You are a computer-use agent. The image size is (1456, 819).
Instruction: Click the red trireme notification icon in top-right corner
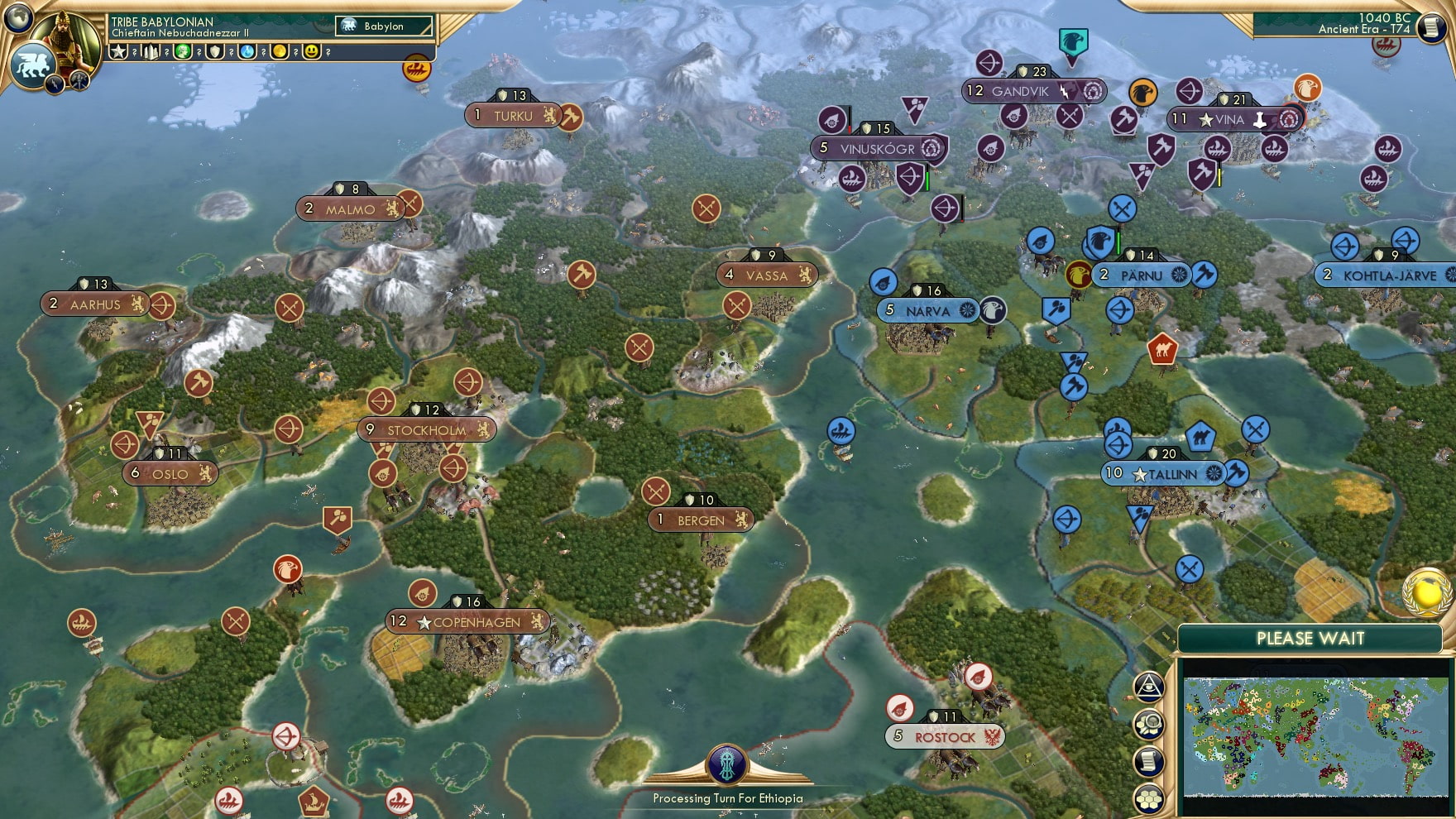[x=1386, y=47]
